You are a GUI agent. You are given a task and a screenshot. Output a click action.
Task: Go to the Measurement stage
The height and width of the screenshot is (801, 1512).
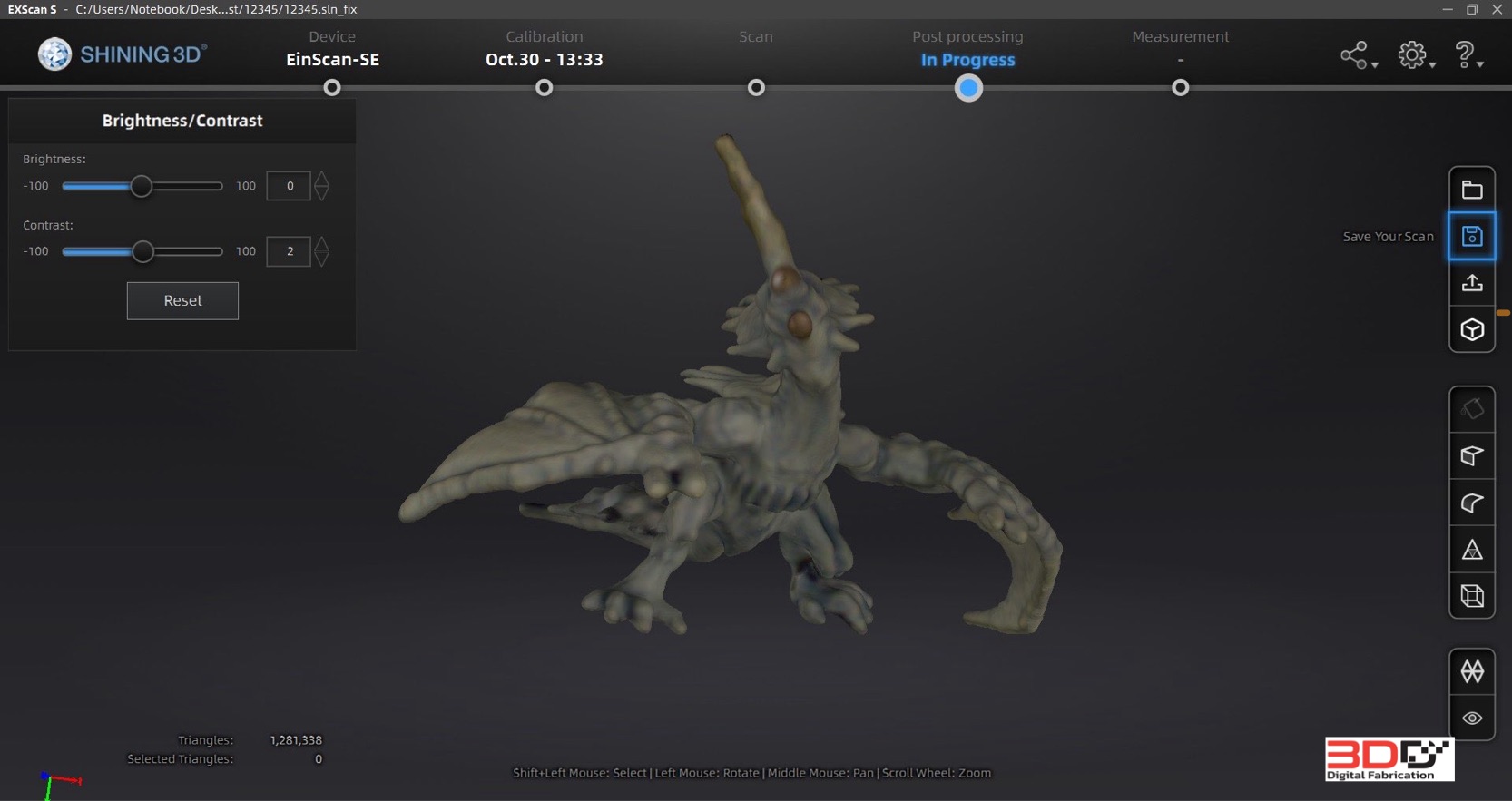point(1180,36)
